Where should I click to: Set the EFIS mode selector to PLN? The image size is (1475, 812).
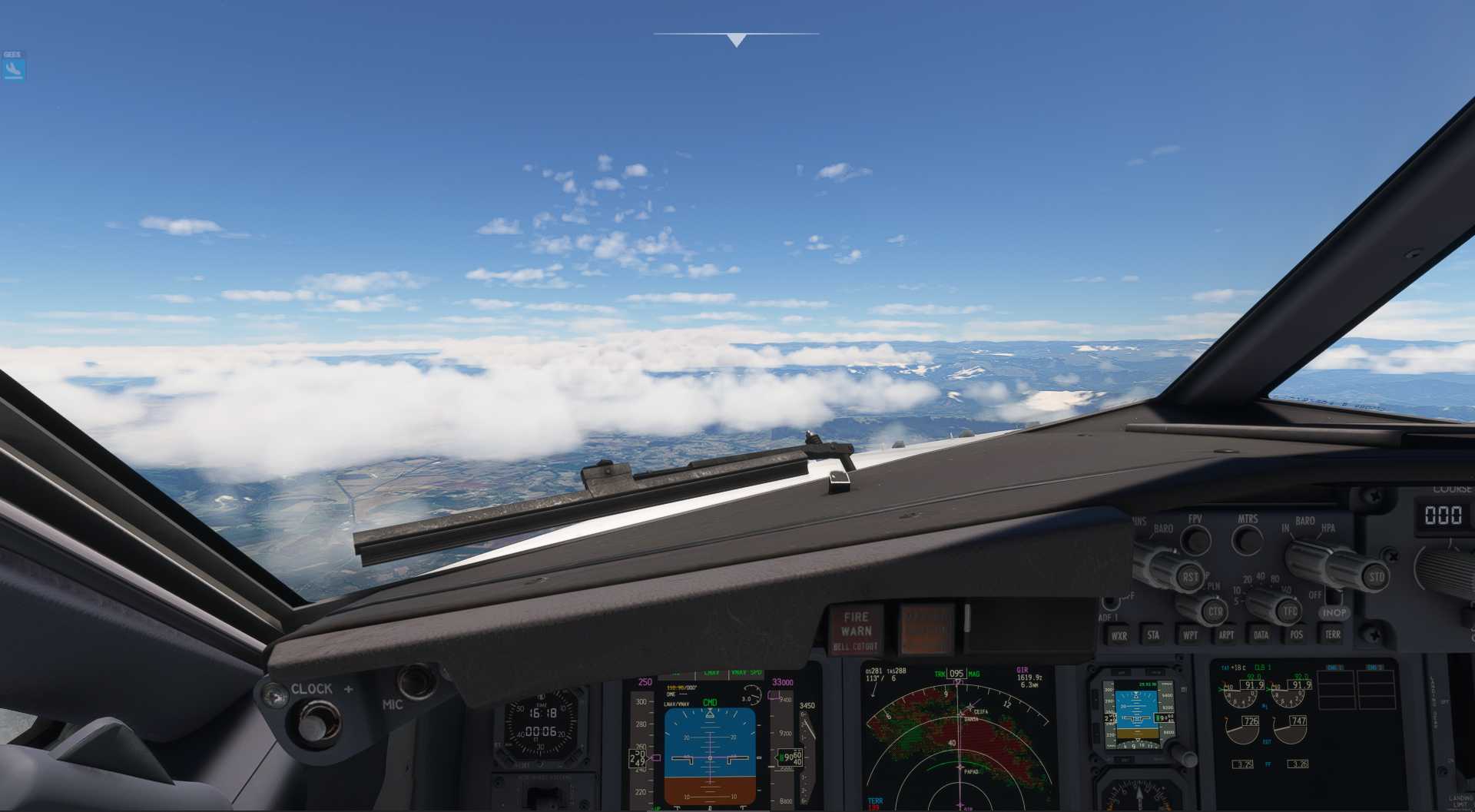tap(1213, 587)
